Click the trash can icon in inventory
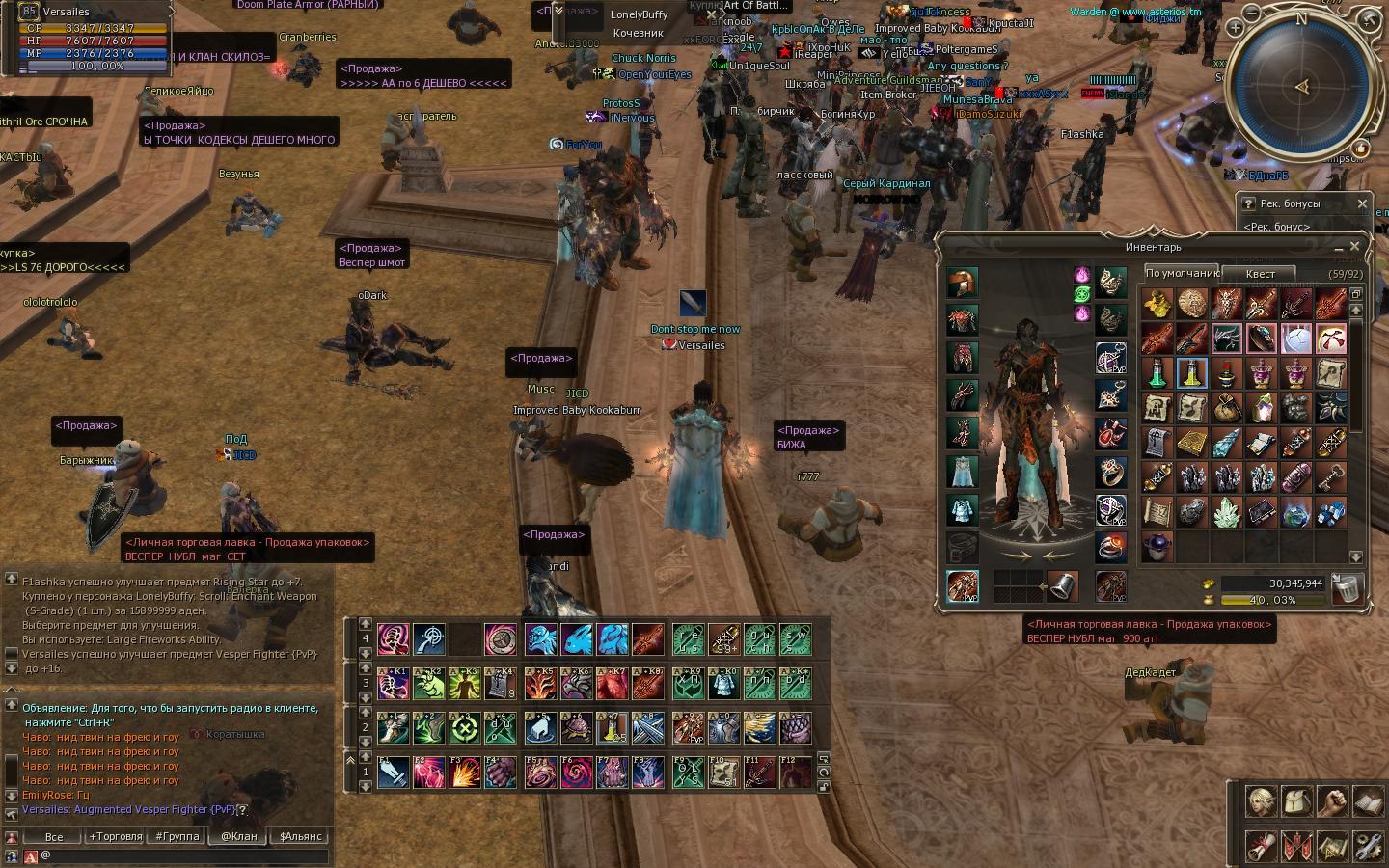The image size is (1389, 868). pyautogui.click(x=1348, y=587)
